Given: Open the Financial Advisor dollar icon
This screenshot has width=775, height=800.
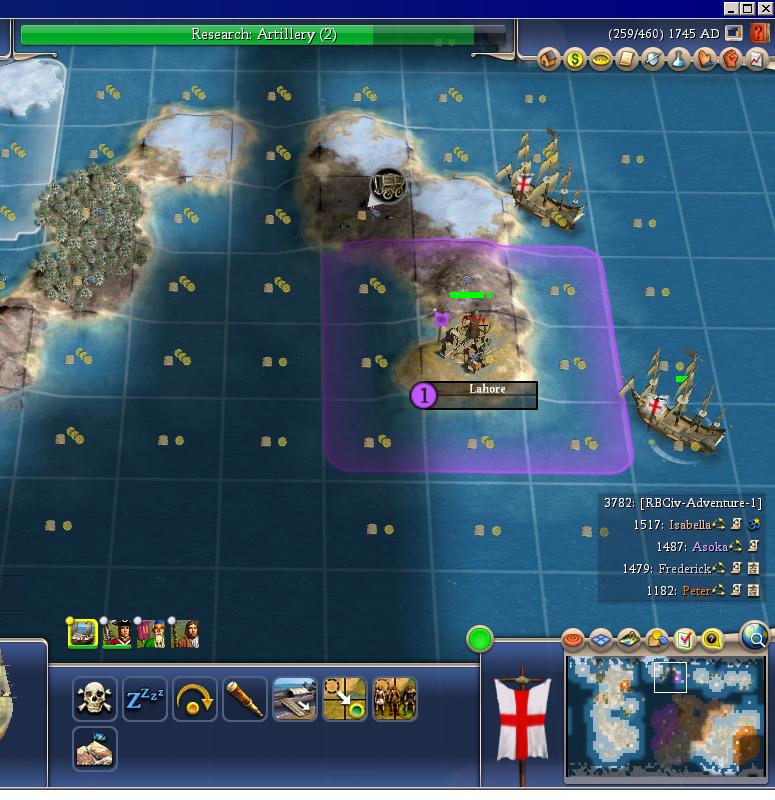Looking at the screenshot, I should pyautogui.click(x=575, y=60).
